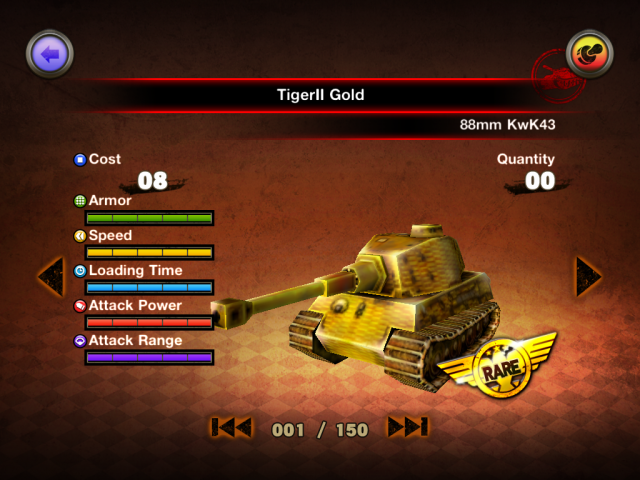Open the red round icon button
The width and height of the screenshot is (640, 480).
(x=589, y=55)
